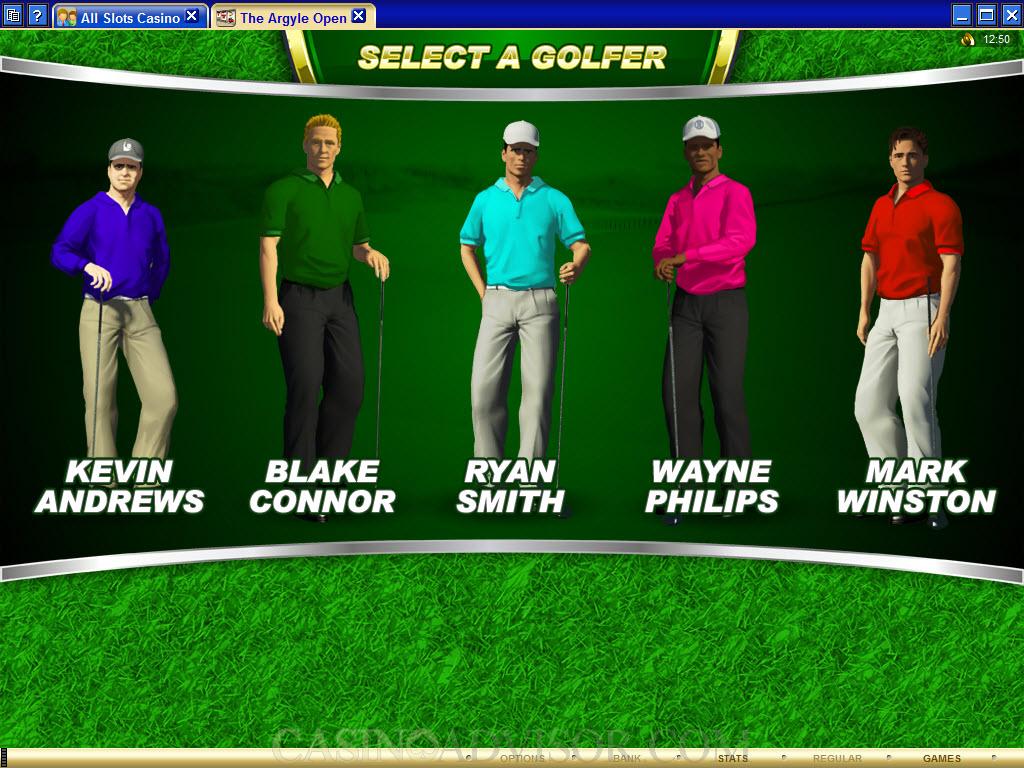Open the Options menu in bottom bar
This screenshot has height=768, width=1024.
click(522, 759)
